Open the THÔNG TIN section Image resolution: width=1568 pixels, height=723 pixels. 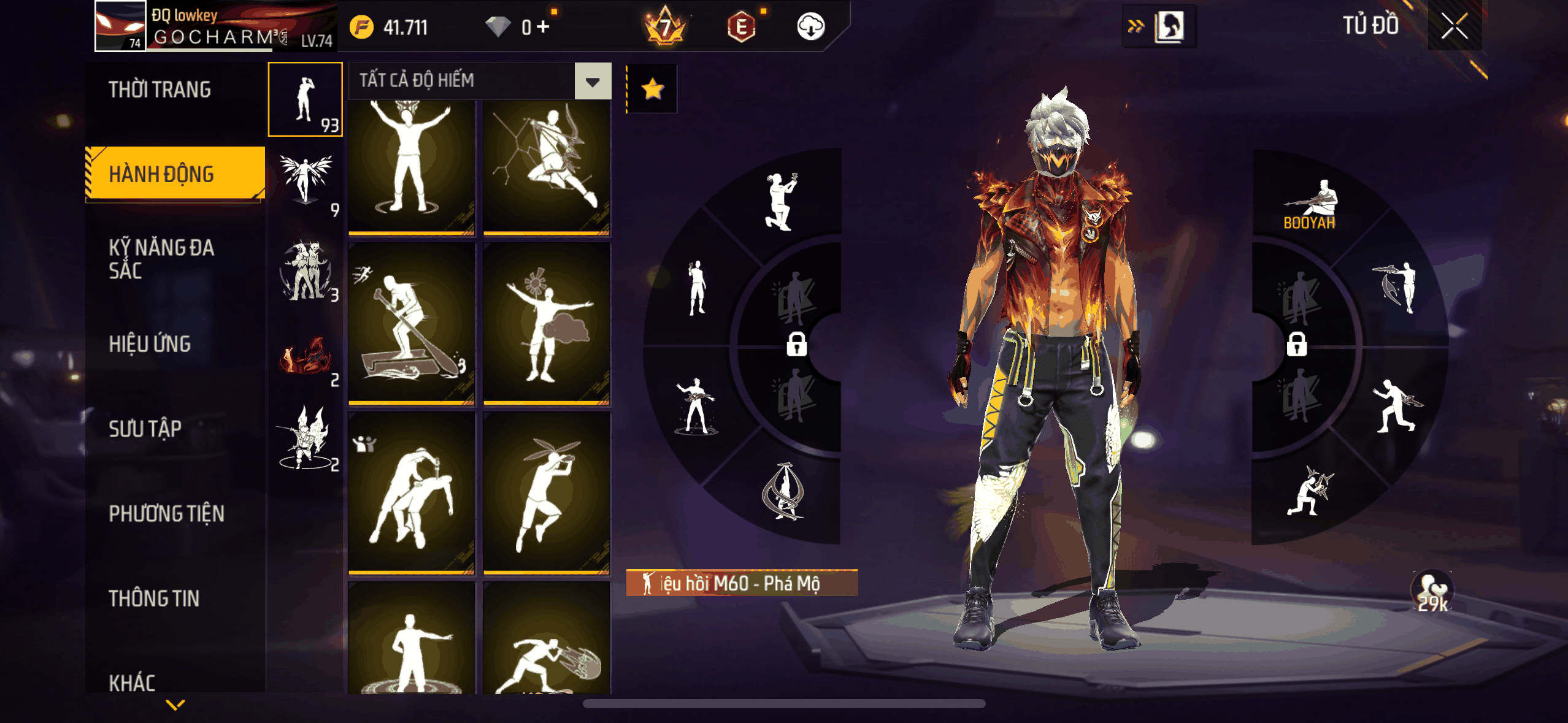click(x=154, y=599)
